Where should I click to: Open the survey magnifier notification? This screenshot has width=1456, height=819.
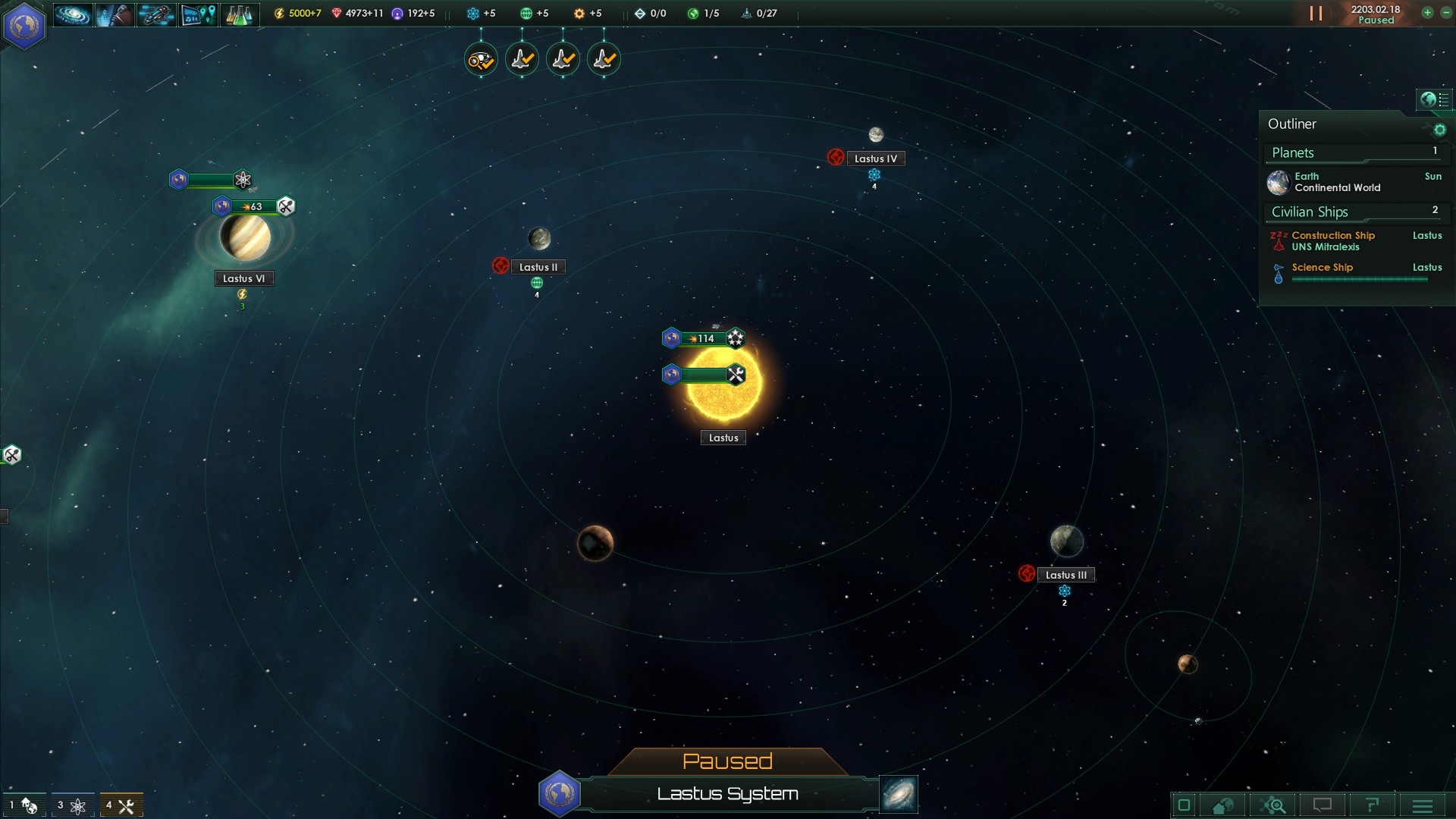pyautogui.click(x=481, y=59)
